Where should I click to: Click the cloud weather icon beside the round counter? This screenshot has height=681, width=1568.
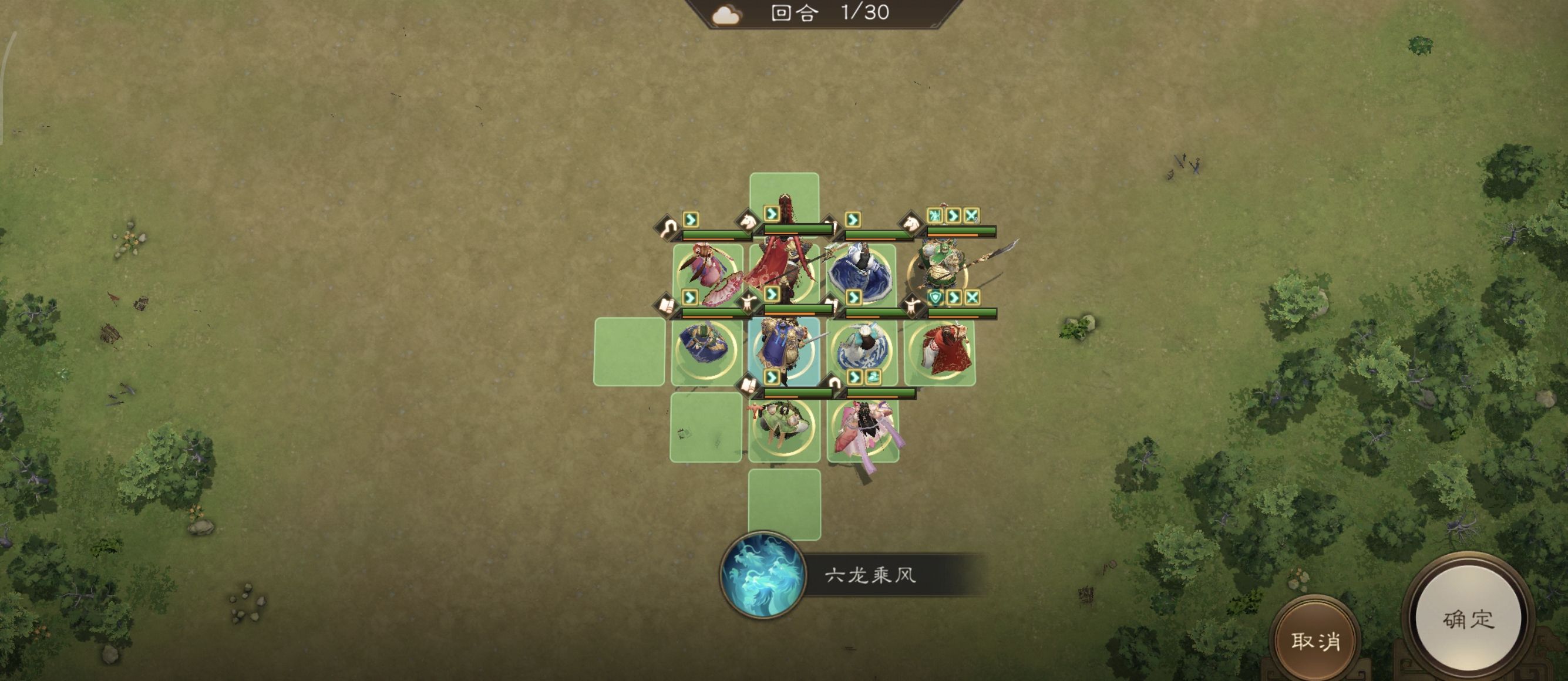(x=726, y=14)
